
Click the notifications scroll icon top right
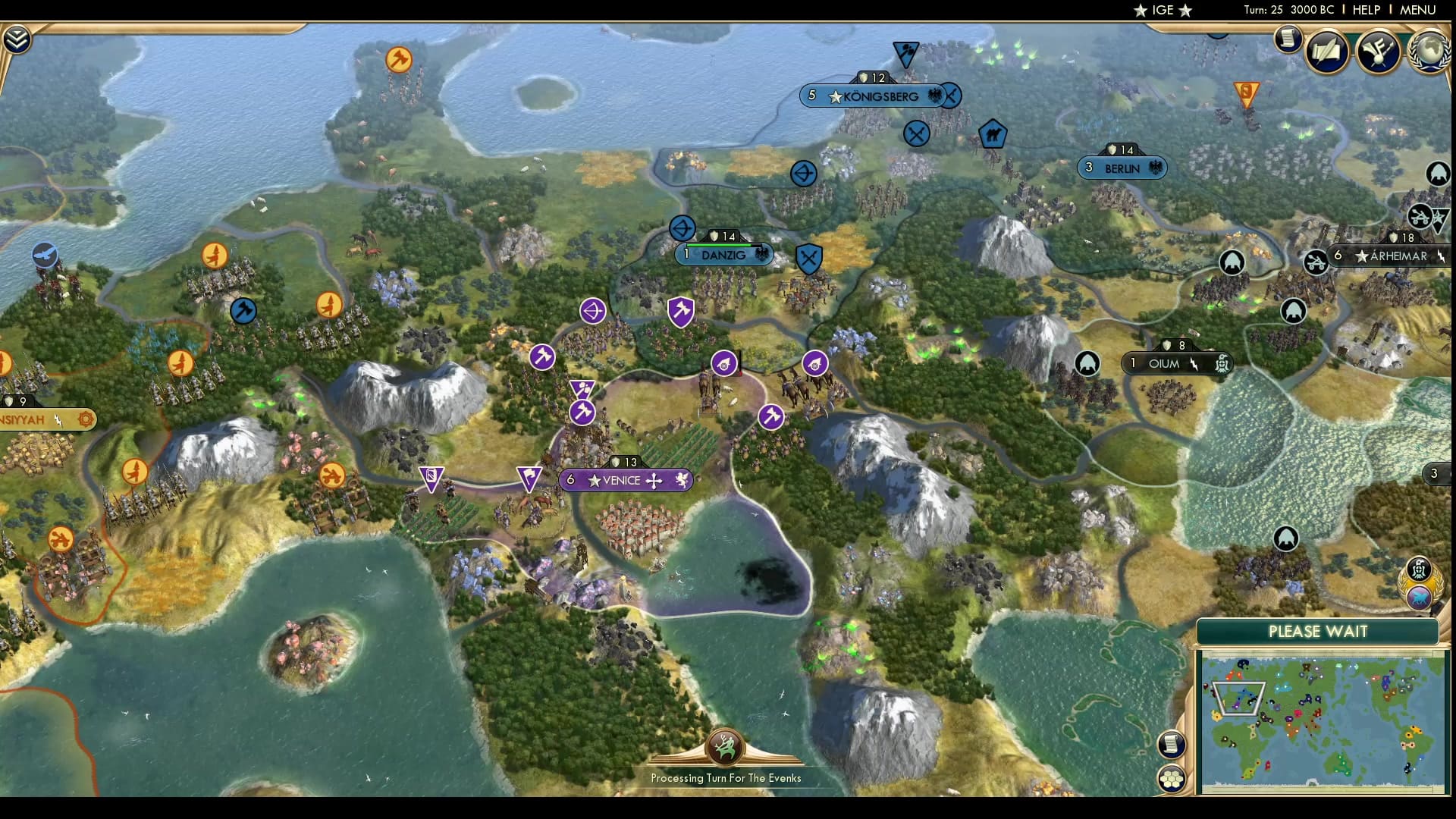1288,38
